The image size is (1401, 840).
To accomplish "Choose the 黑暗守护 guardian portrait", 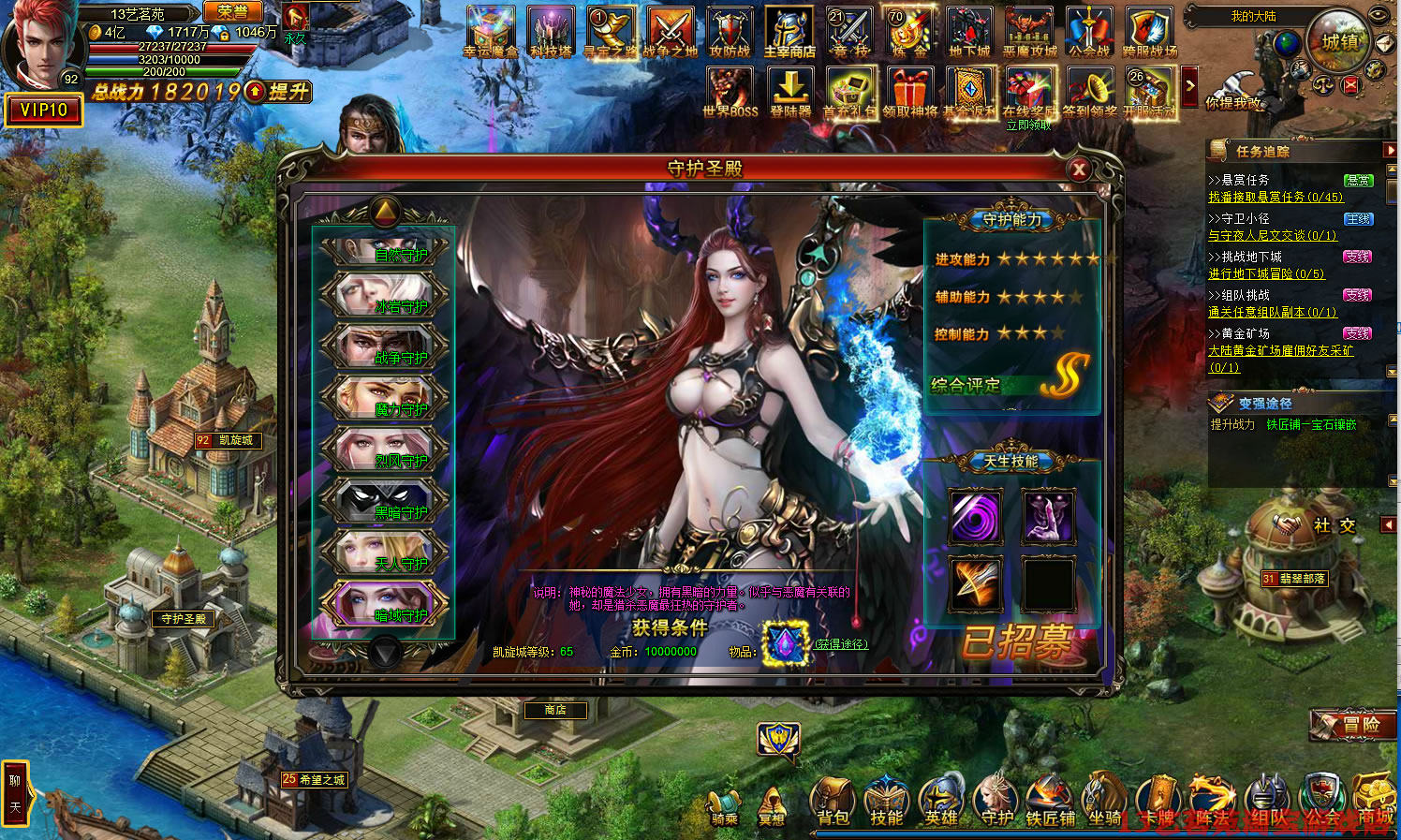I will pyautogui.click(x=385, y=502).
